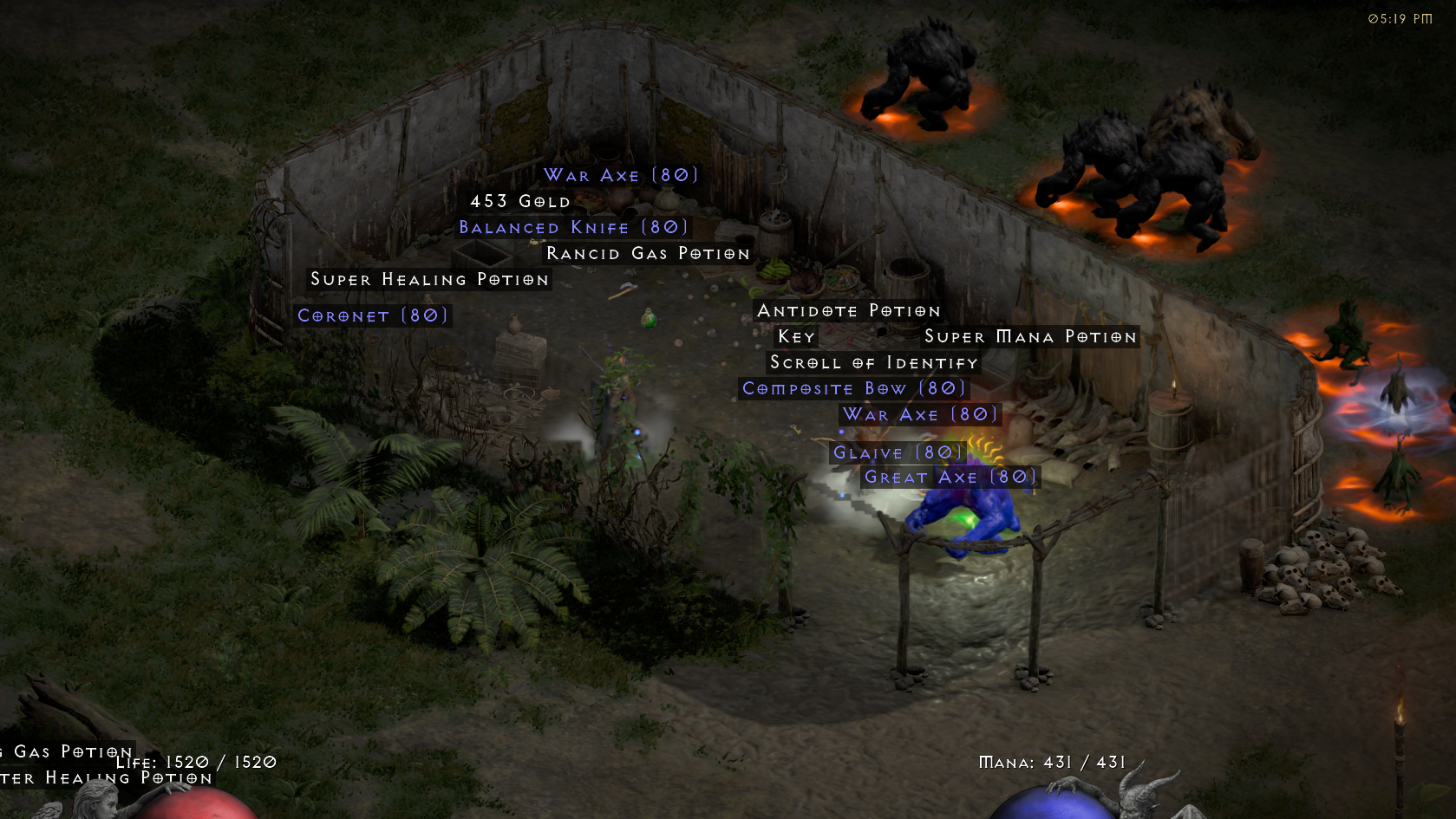Pick up the War Axe (80) near the top
1456x819 pixels.
(x=619, y=175)
